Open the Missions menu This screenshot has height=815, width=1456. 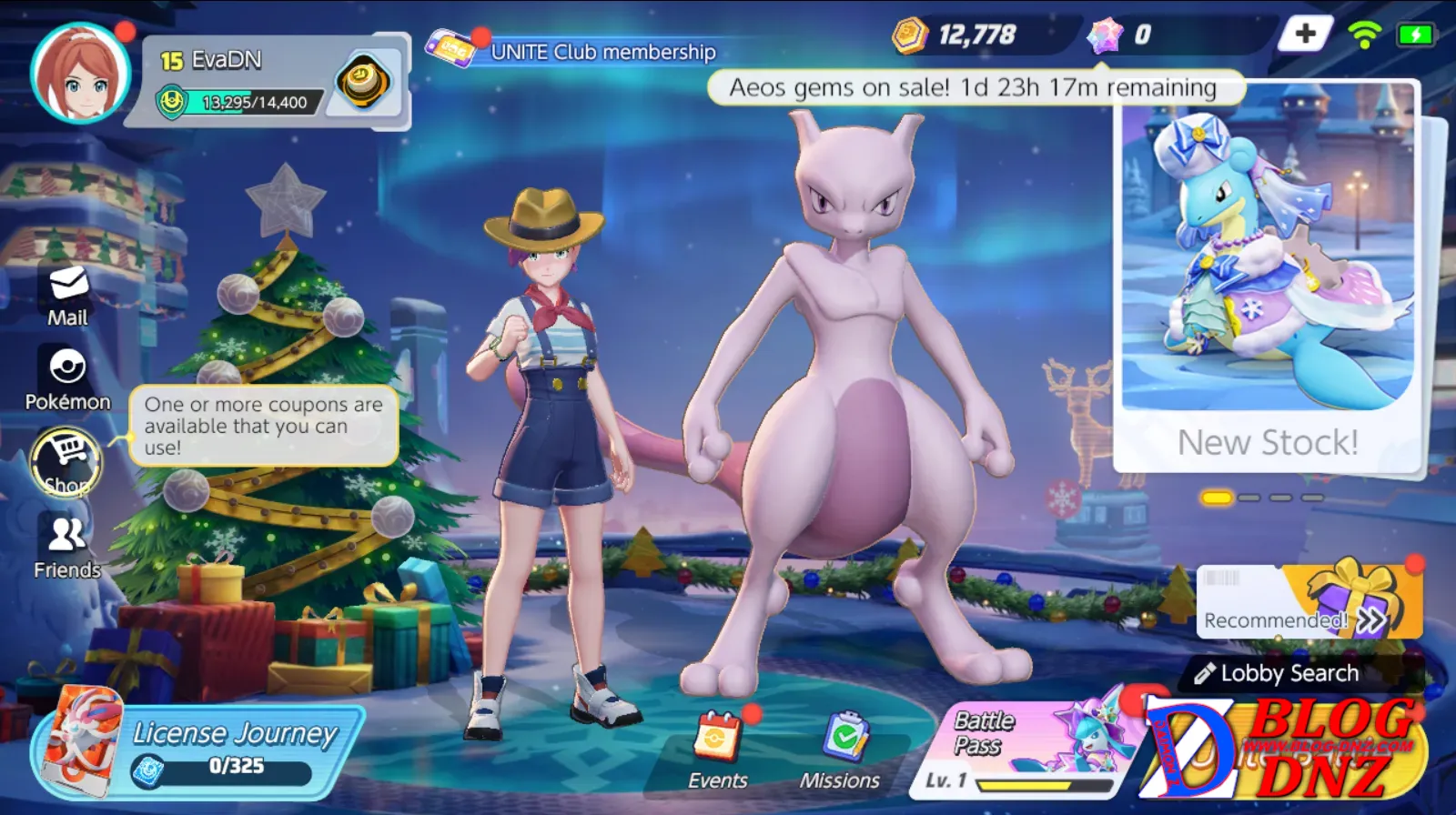(x=840, y=750)
